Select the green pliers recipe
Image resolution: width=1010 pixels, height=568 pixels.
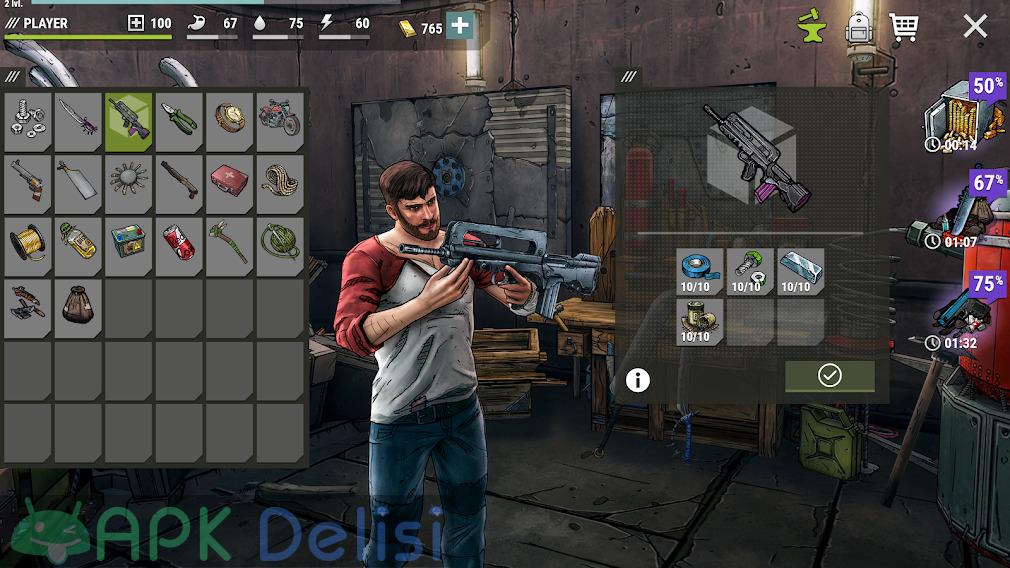pos(179,120)
